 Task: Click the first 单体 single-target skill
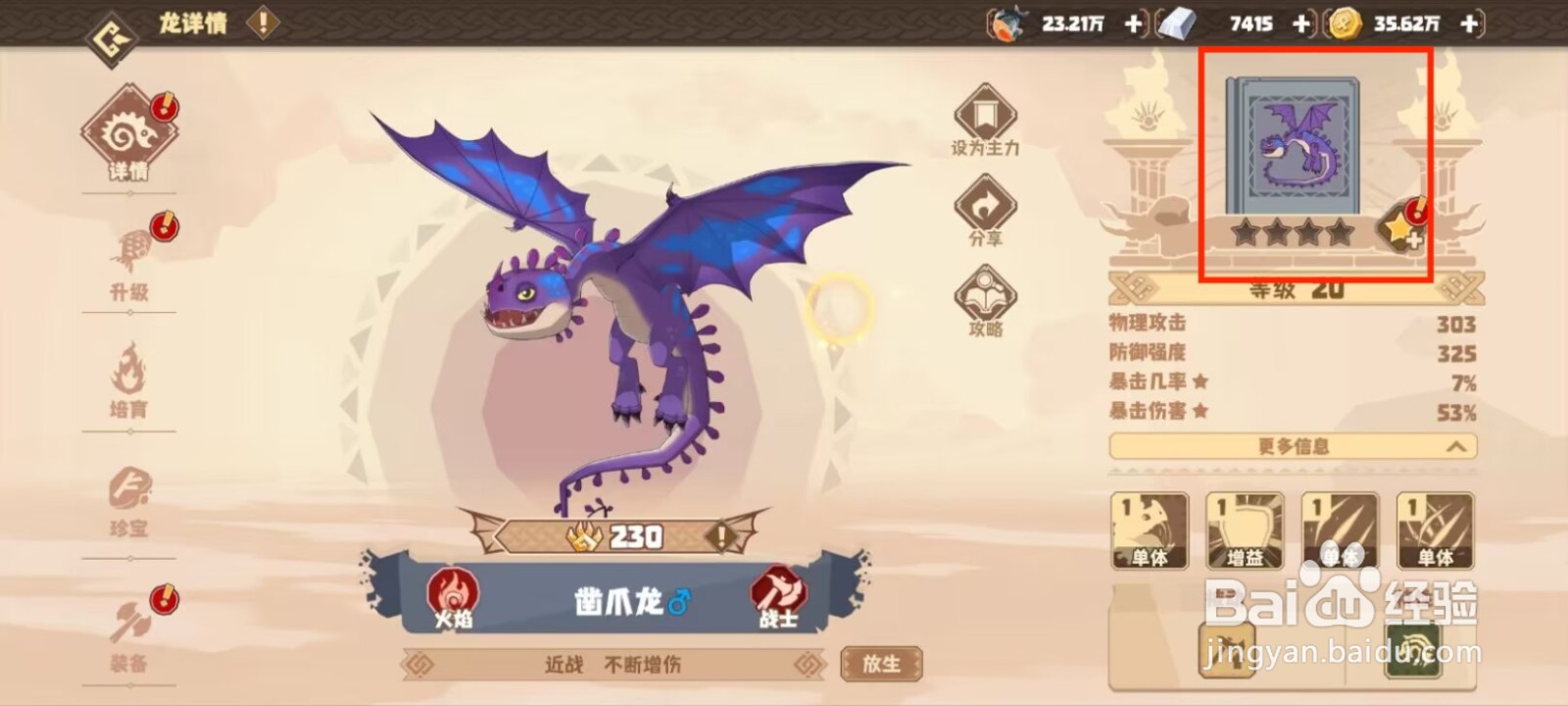point(1151,529)
